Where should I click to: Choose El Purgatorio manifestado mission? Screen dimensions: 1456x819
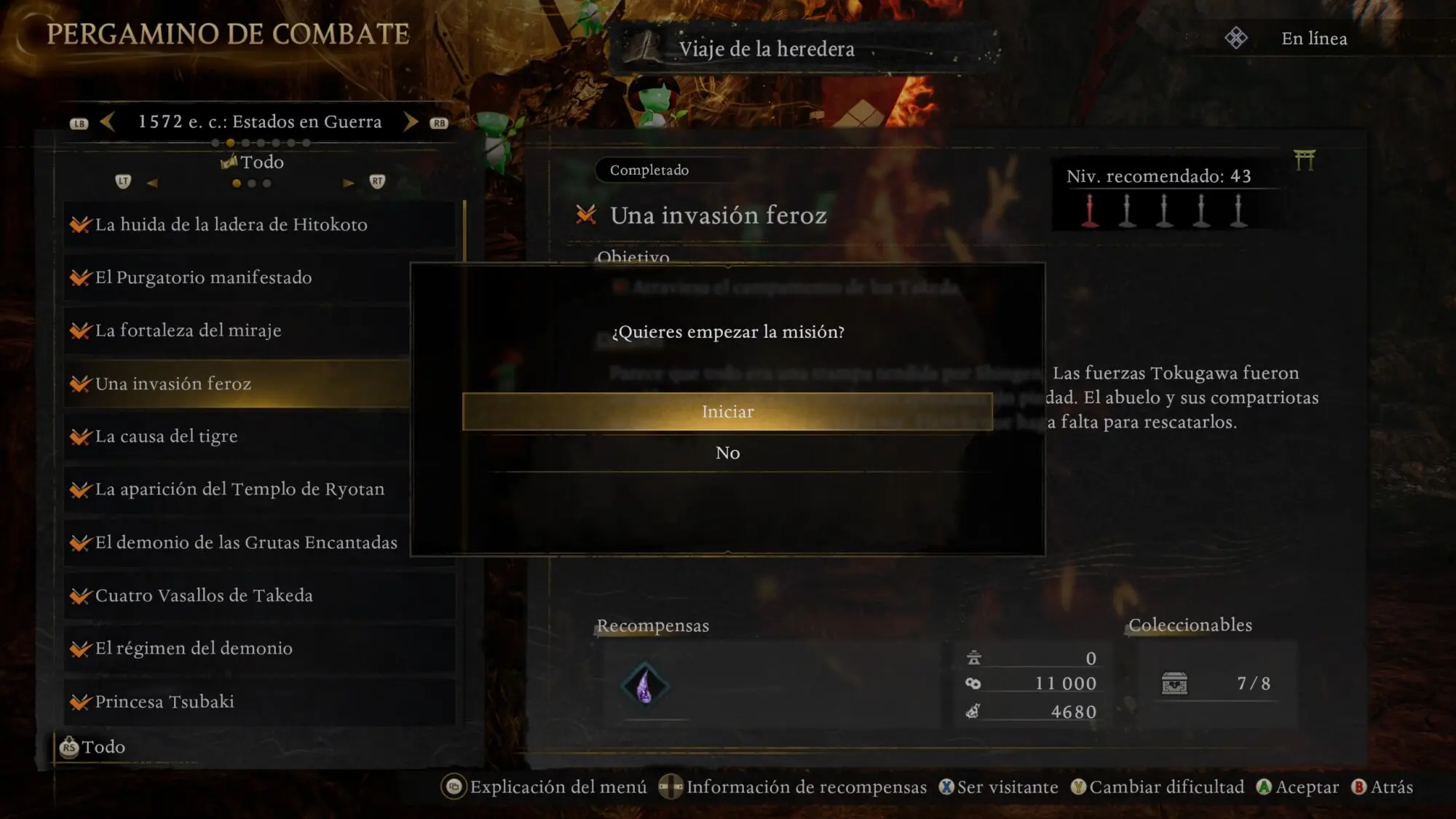(204, 278)
